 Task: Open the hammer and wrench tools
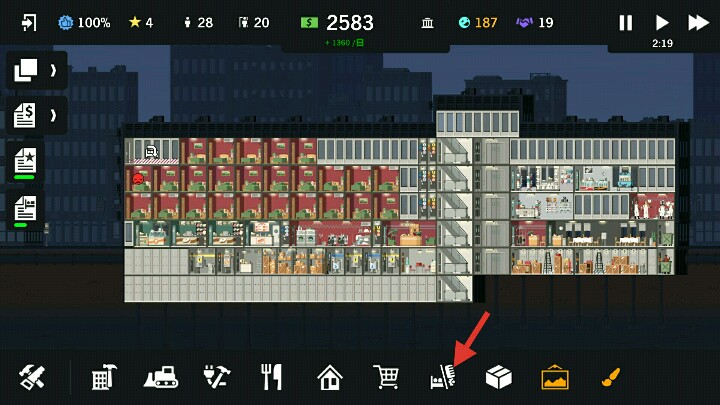32,377
